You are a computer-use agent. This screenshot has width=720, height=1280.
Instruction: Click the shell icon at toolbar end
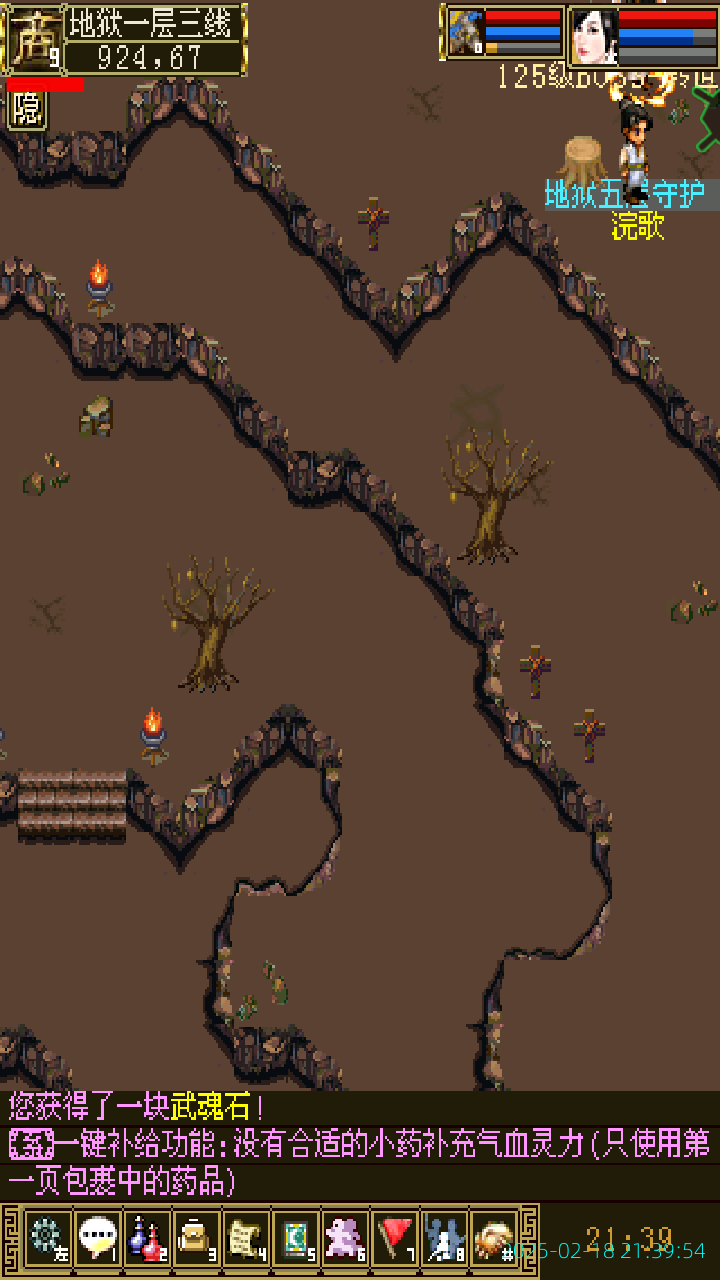click(x=494, y=1239)
